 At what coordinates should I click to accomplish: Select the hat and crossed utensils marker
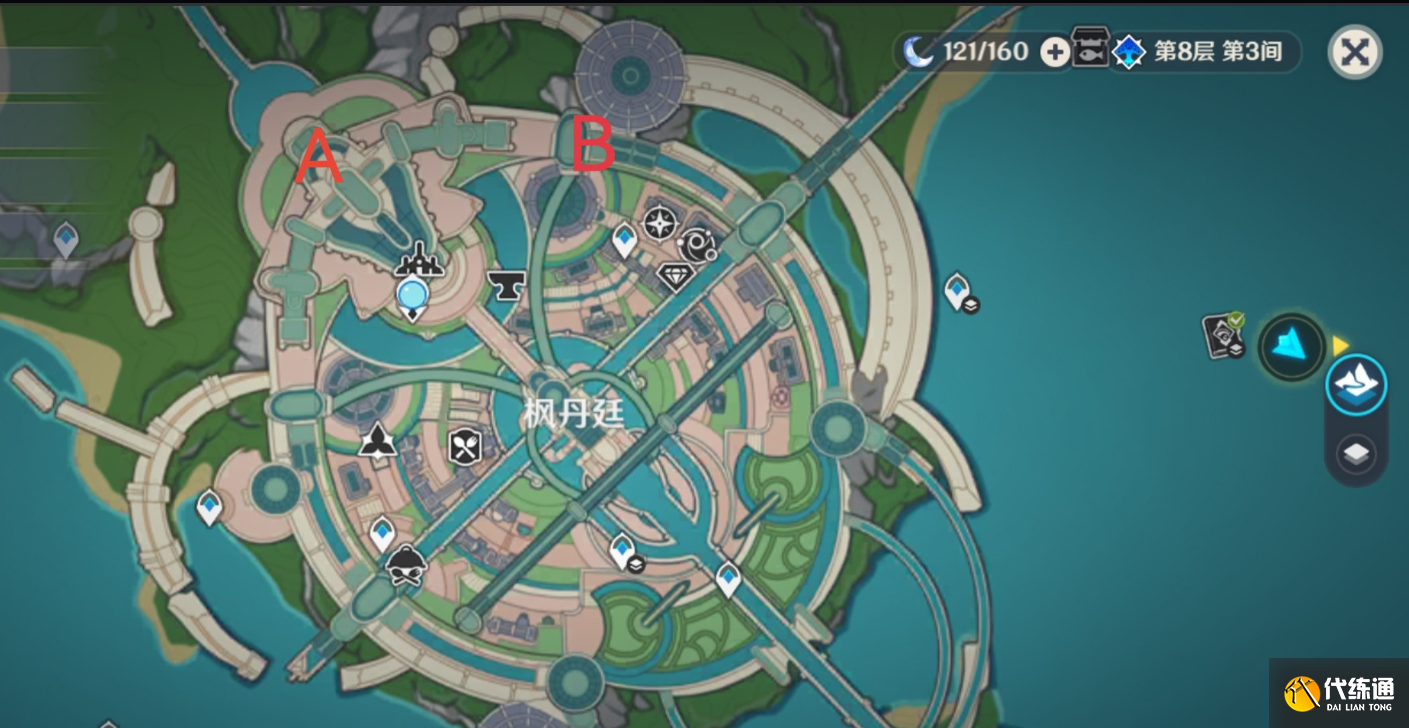(x=406, y=566)
